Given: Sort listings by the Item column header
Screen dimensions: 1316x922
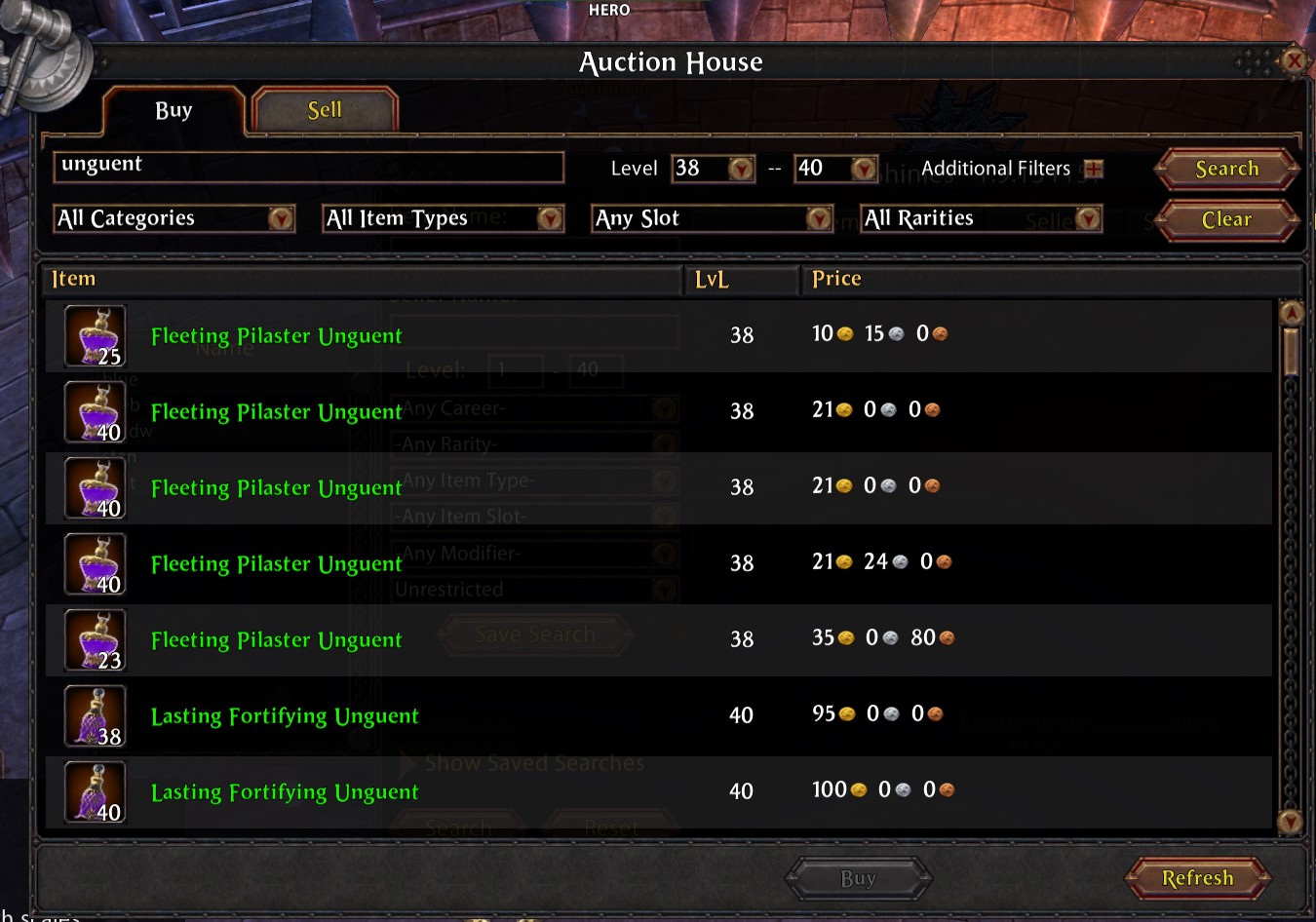Looking at the screenshot, I should [x=74, y=279].
